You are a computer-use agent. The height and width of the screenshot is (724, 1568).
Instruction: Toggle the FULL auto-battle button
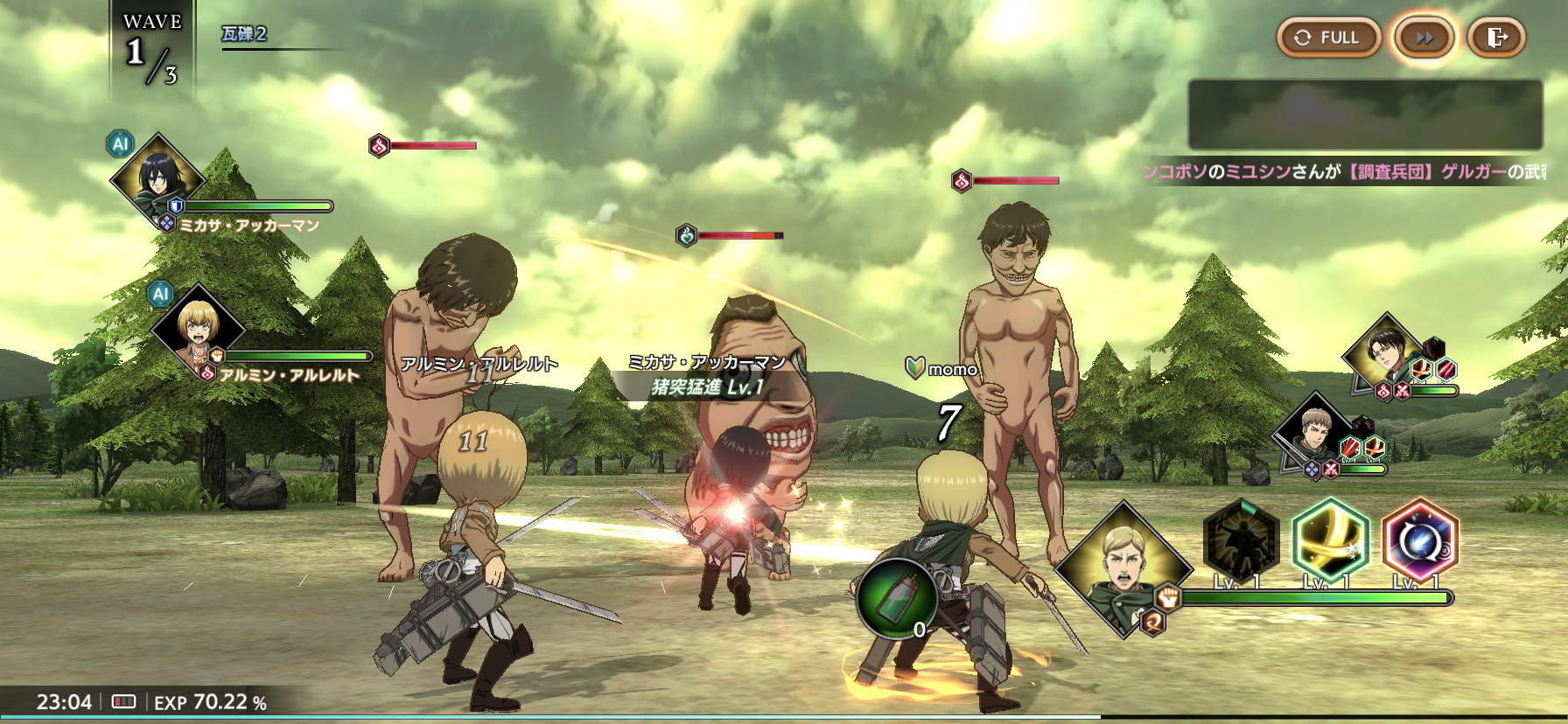point(1328,38)
